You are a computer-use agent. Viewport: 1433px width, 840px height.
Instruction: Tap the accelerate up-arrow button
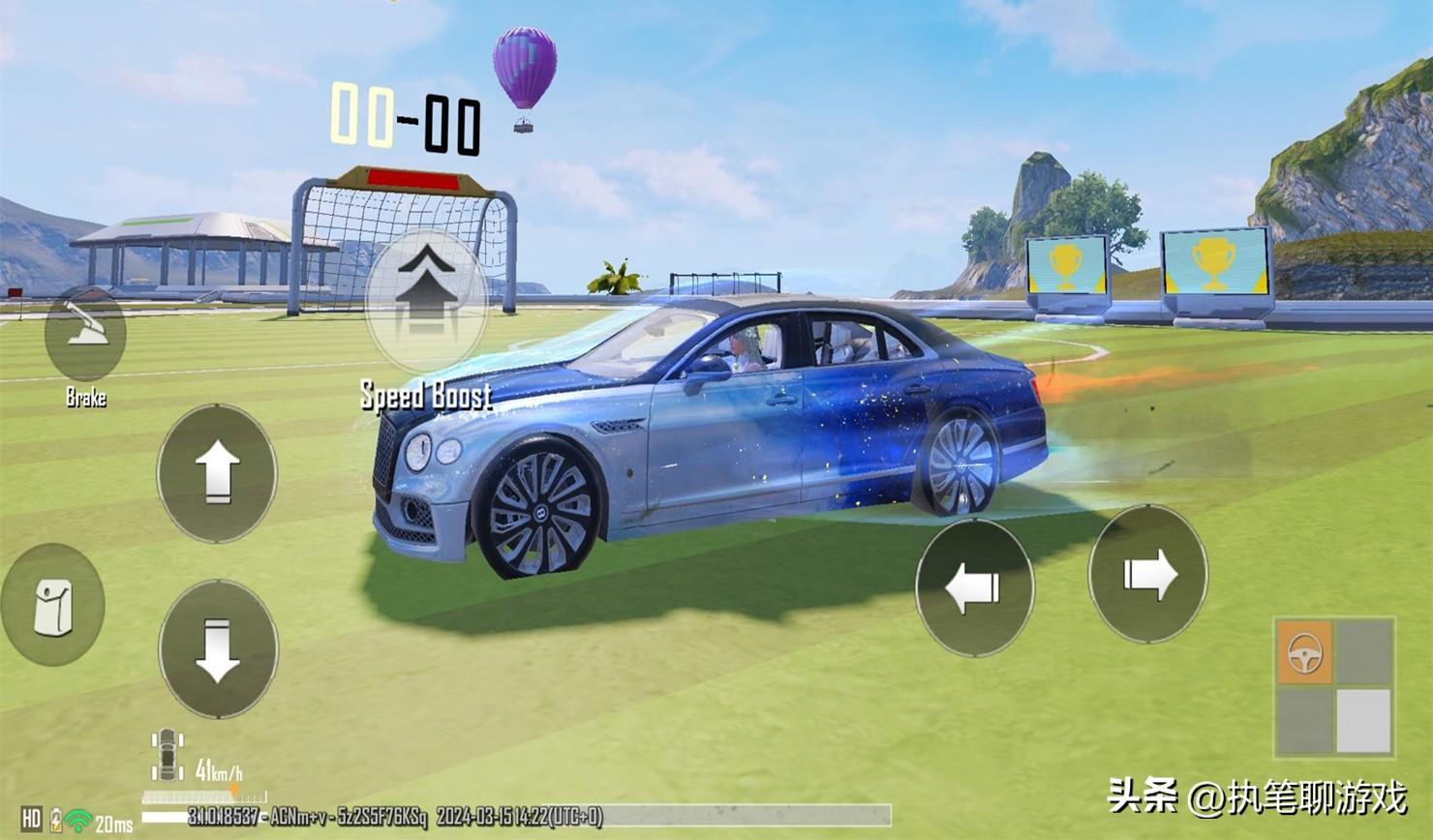tap(217, 473)
